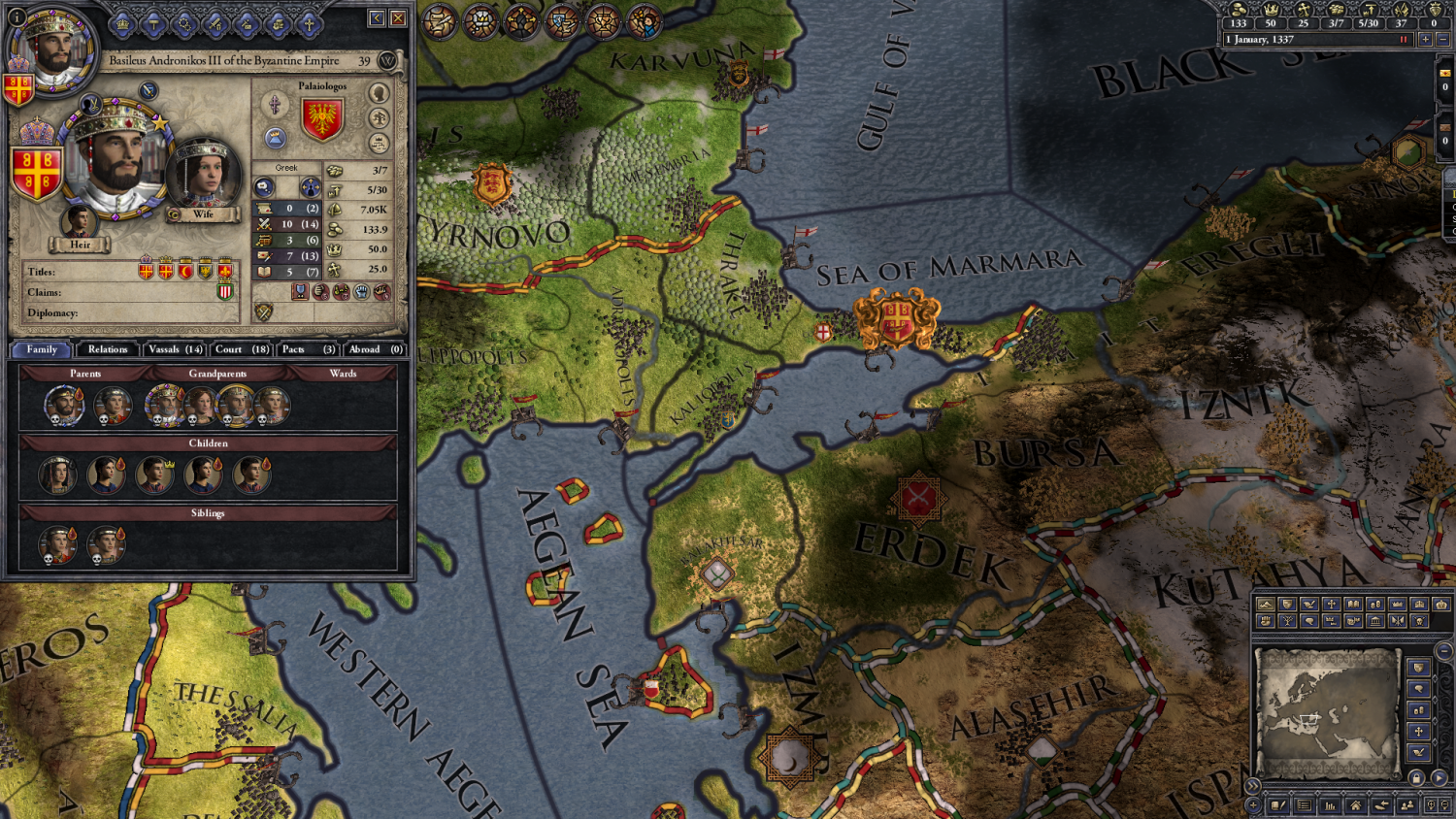This screenshot has height=819, width=1456.
Task: Enable the revolt risk map mode fist icon
Action: pyautogui.click(x=1265, y=622)
